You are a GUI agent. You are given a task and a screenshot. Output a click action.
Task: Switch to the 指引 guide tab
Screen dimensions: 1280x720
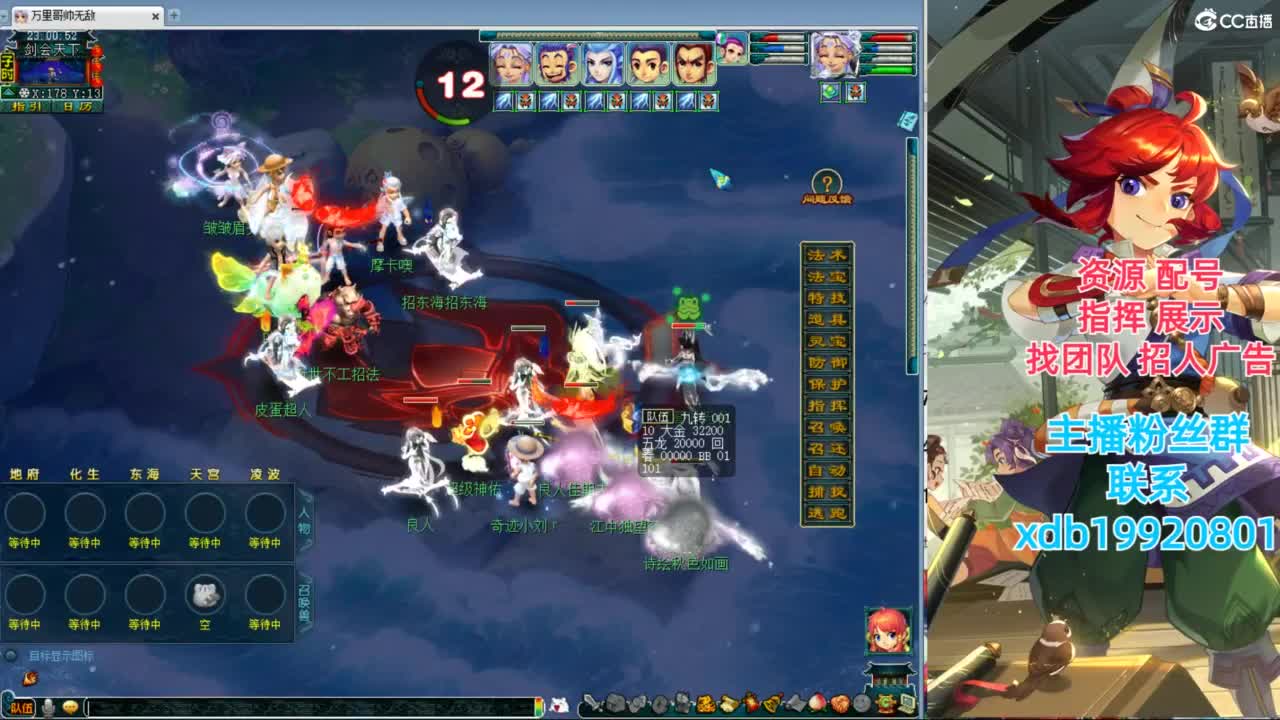25,106
